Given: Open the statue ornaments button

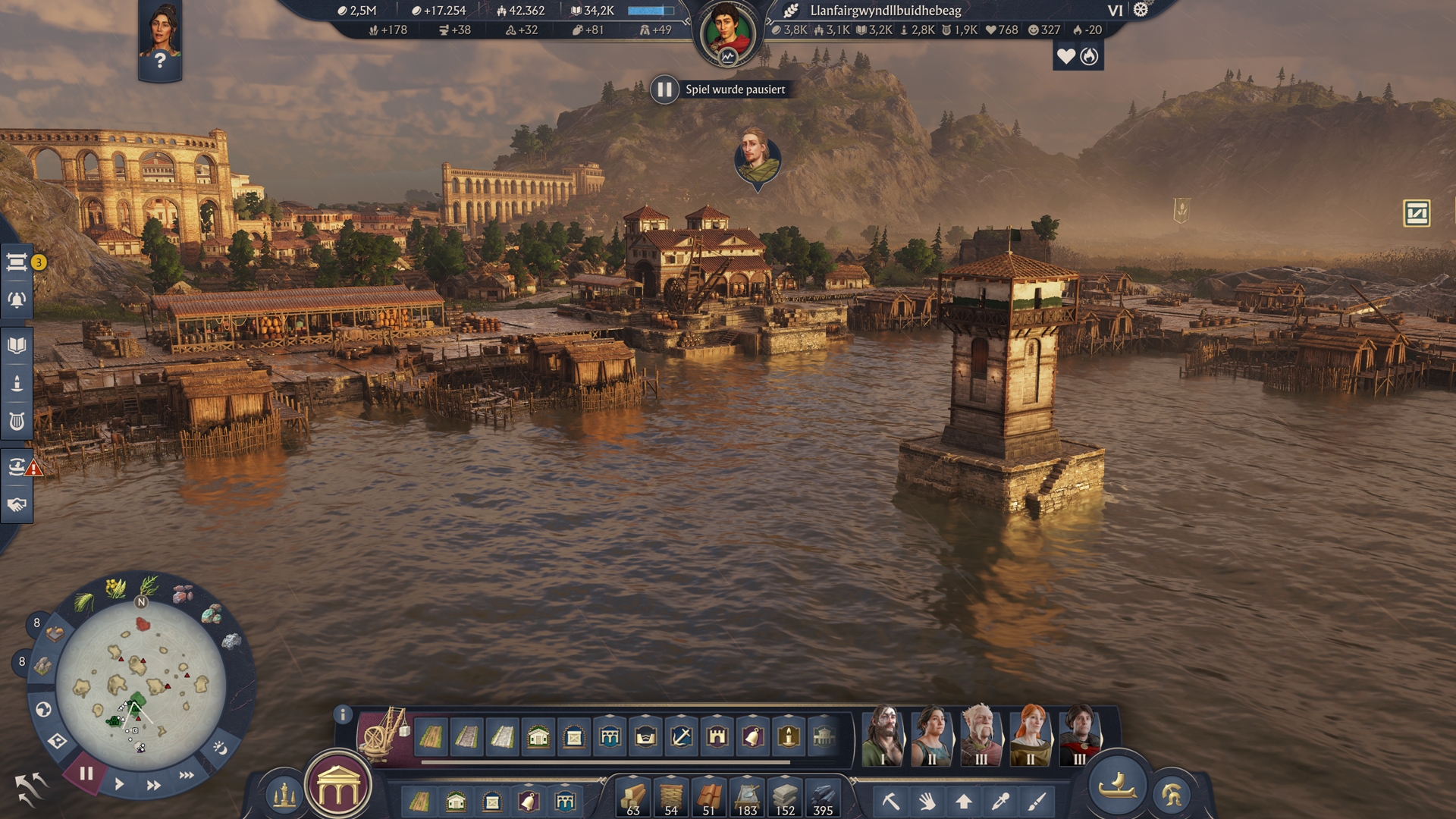Looking at the screenshot, I should point(284,795).
